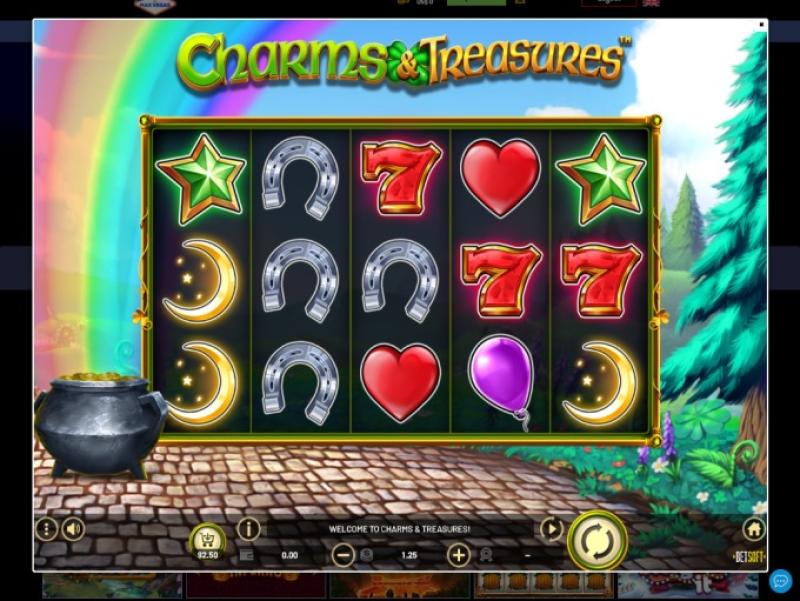Show the paytable info button
This screenshot has width=800, height=601.
pyautogui.click(x=248, y=529)
